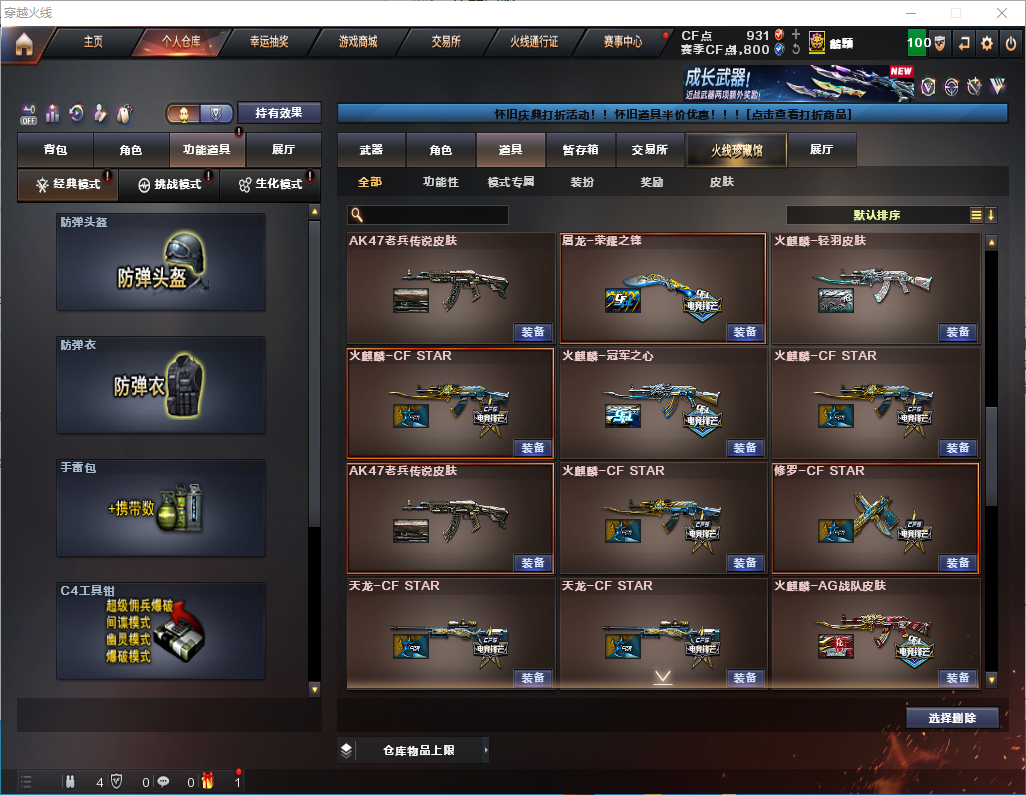Click the 选择删除 button
This screenshot has height=795, width=1026.
click(x=952, y=718)
